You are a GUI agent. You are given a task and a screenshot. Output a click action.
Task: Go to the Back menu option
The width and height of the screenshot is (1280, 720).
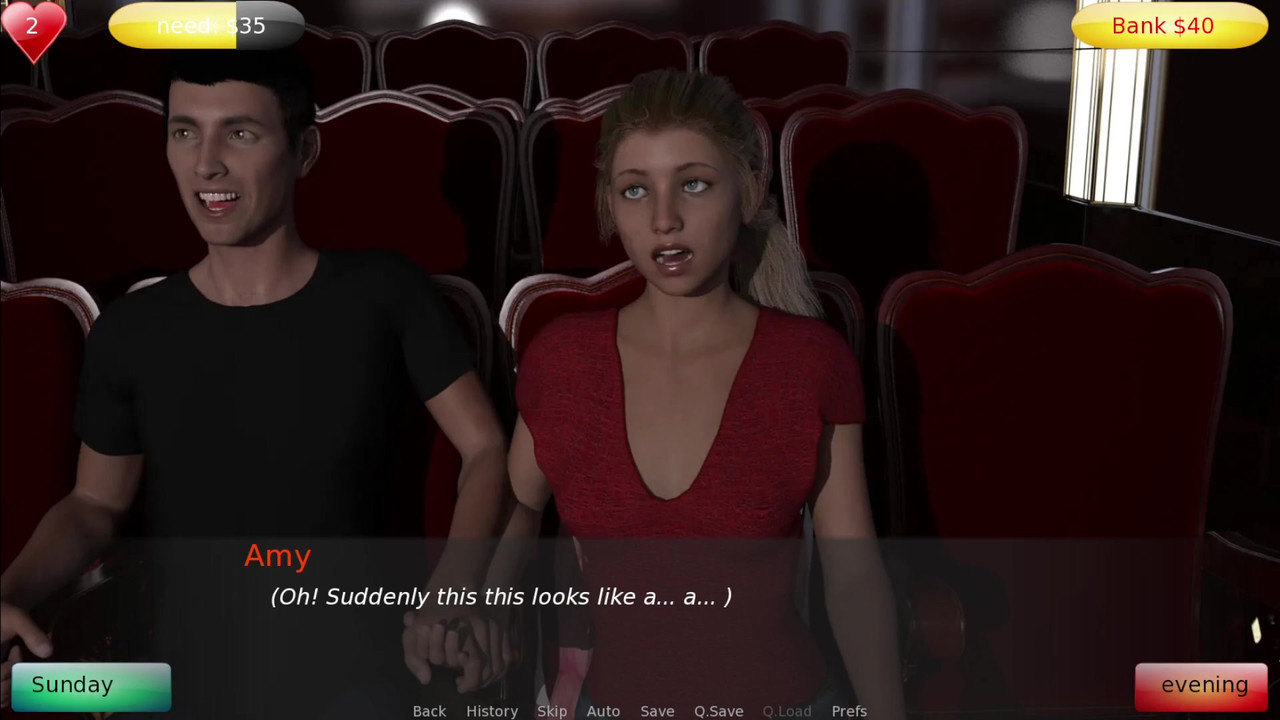tap(429, 711)
